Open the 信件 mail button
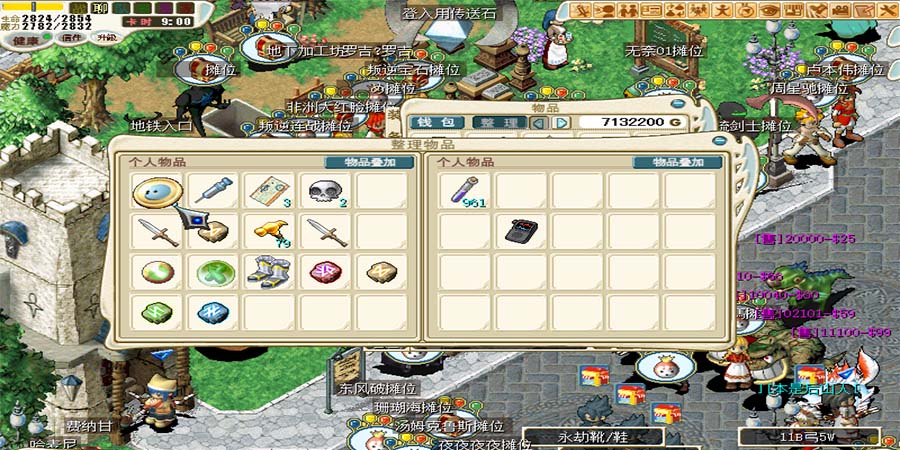900x450 pixels. click(71, 38)
